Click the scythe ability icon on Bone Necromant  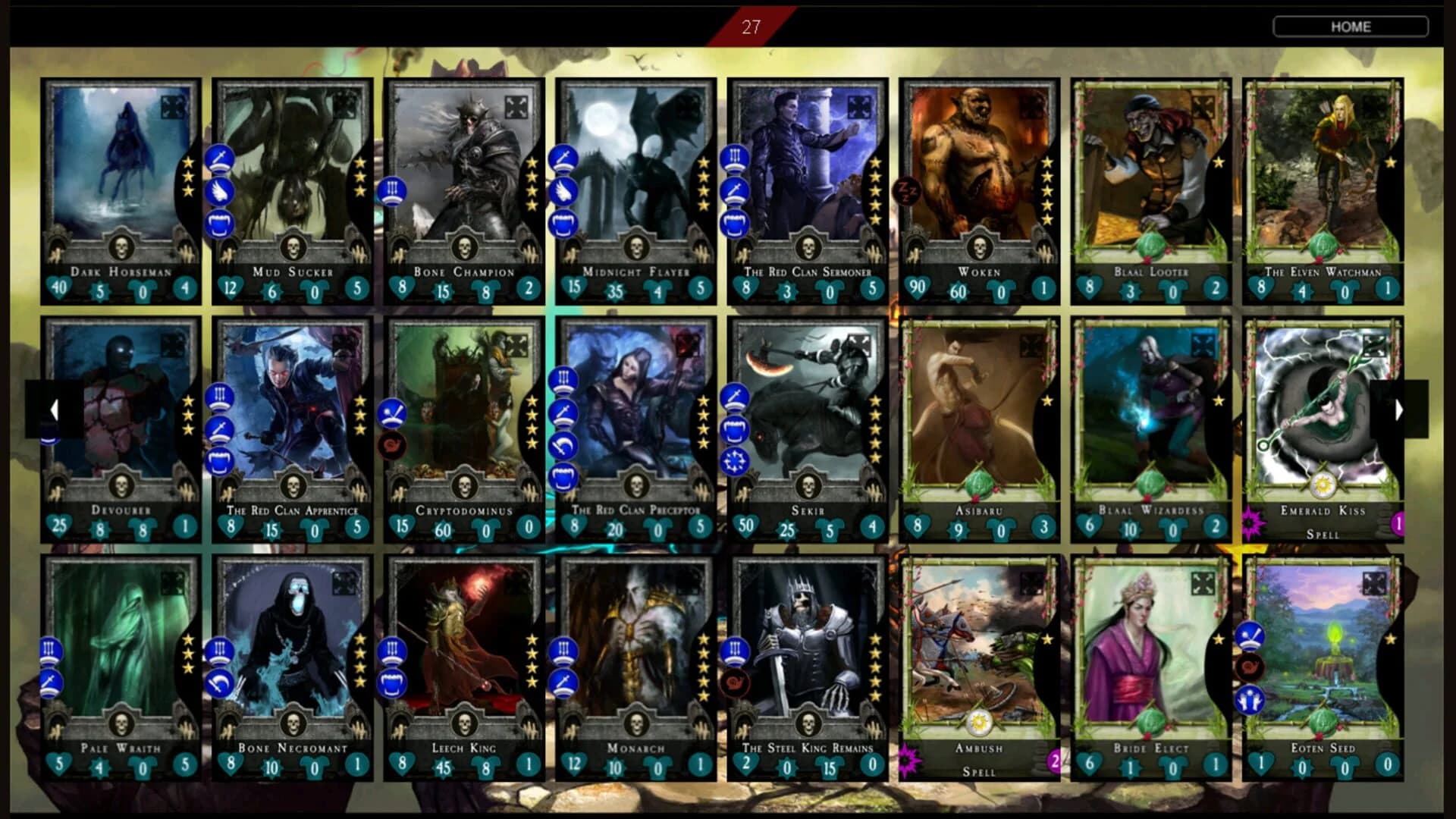(220, 683)
